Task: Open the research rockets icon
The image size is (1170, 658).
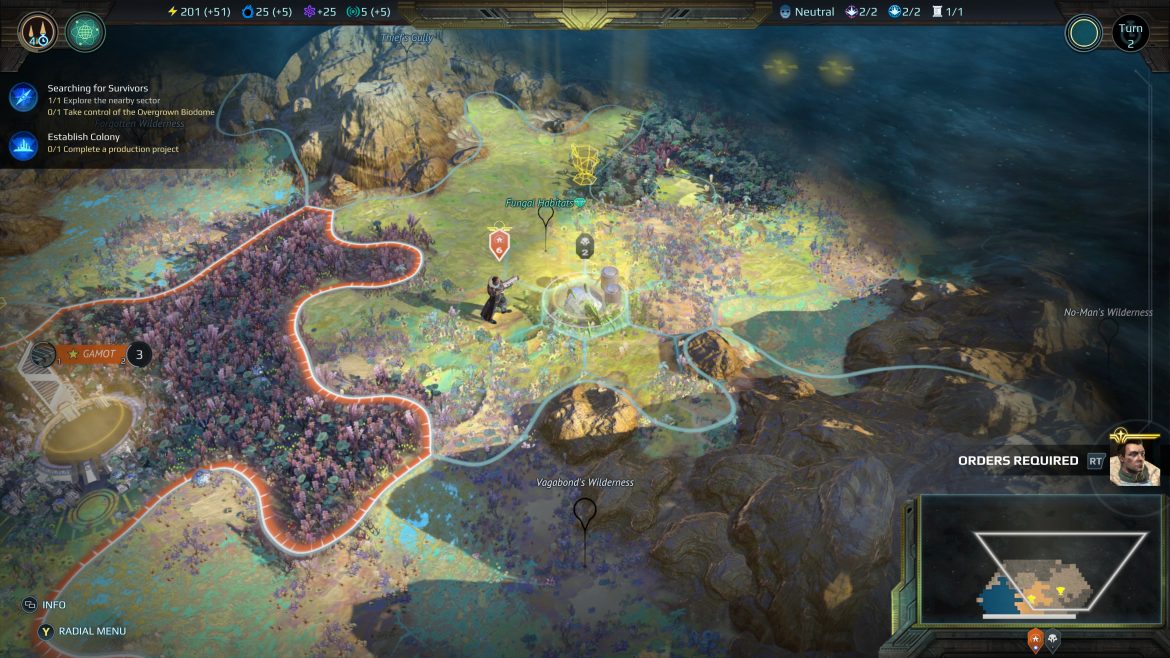Action: 35,31
